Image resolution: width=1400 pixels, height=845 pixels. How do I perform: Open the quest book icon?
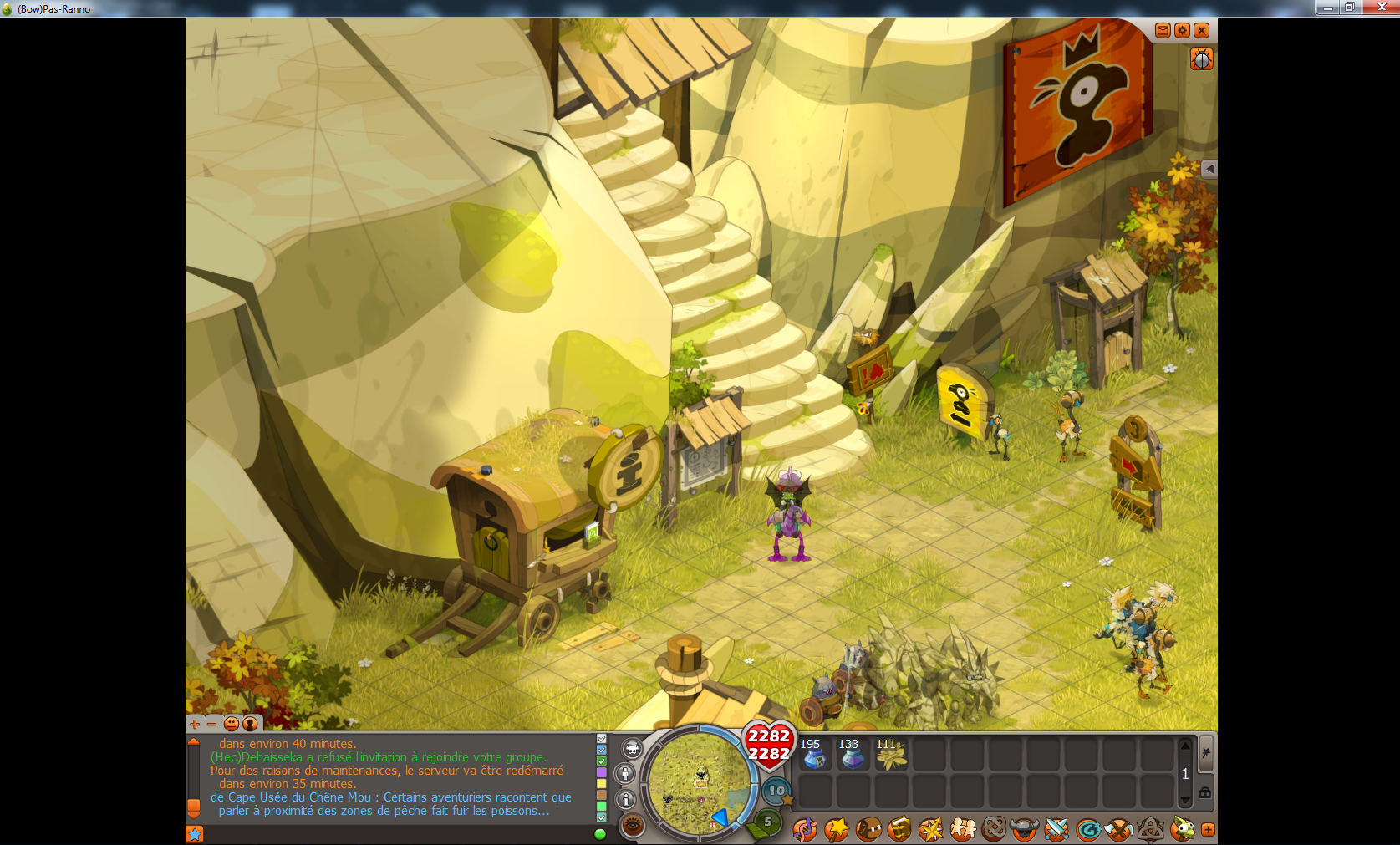899,829
